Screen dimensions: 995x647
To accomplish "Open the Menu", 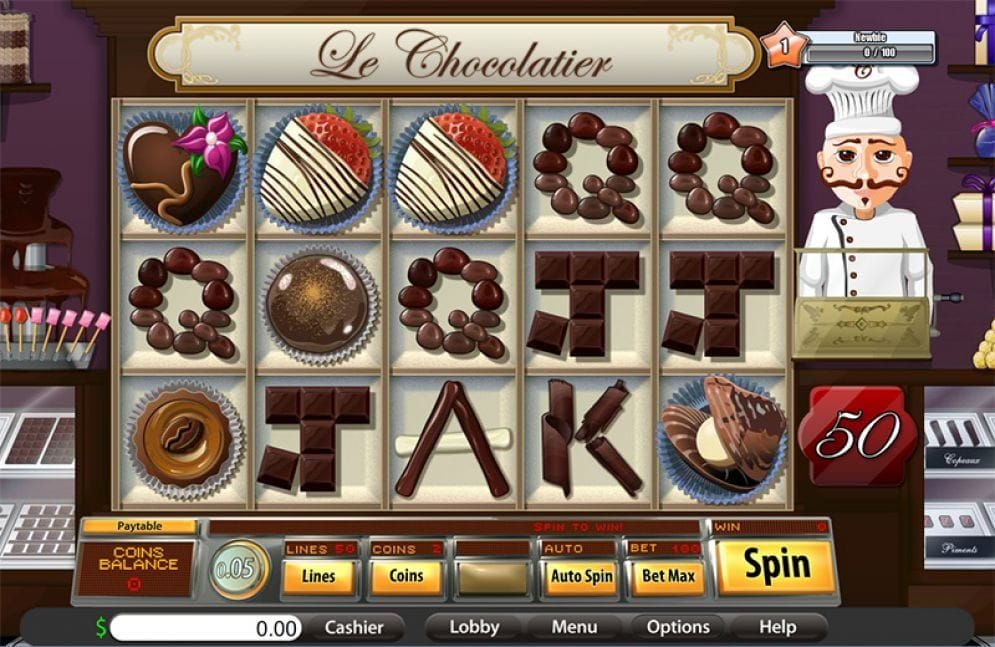I will [574, 627].
